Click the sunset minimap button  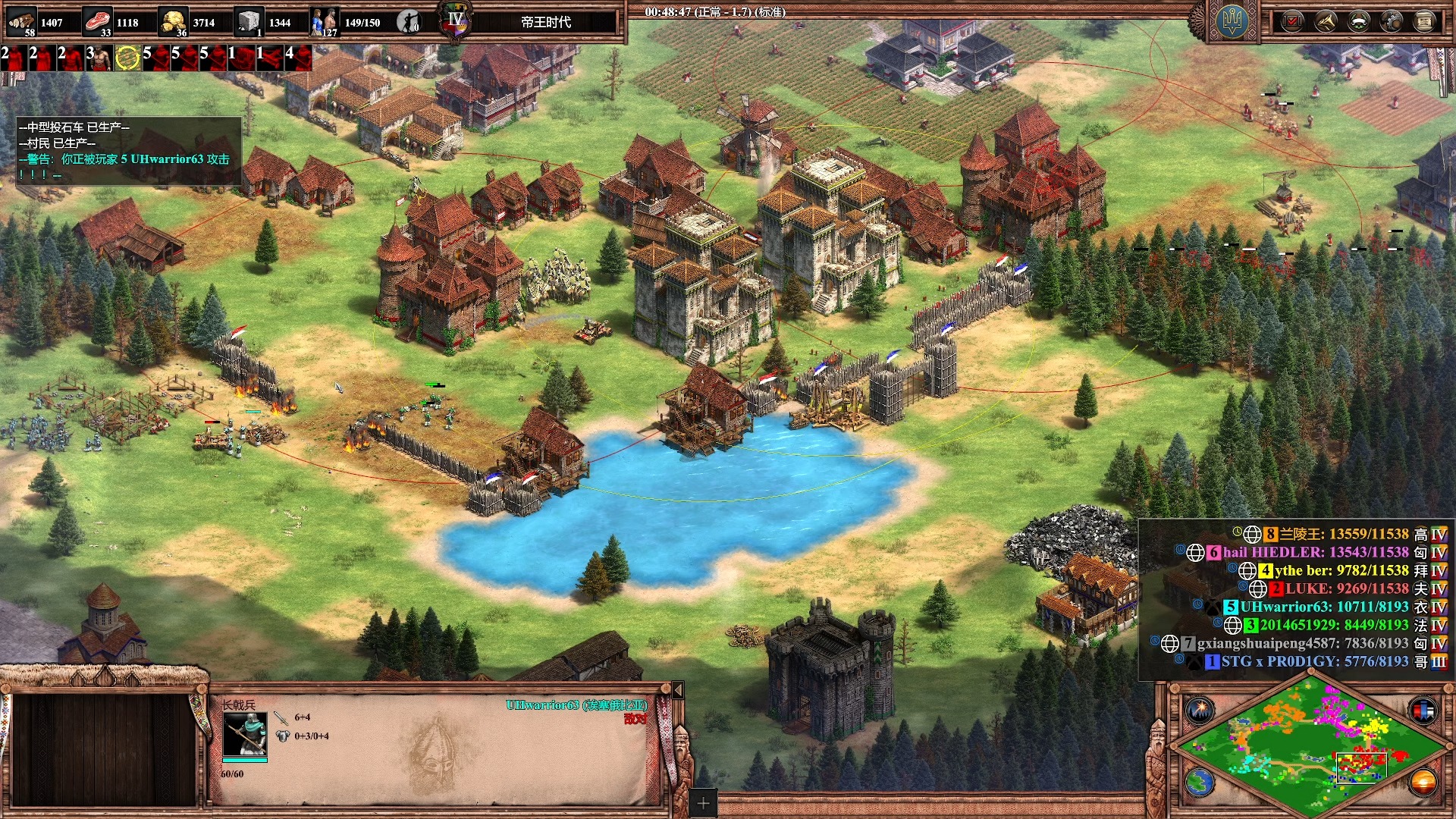(x=1423, y=782)
